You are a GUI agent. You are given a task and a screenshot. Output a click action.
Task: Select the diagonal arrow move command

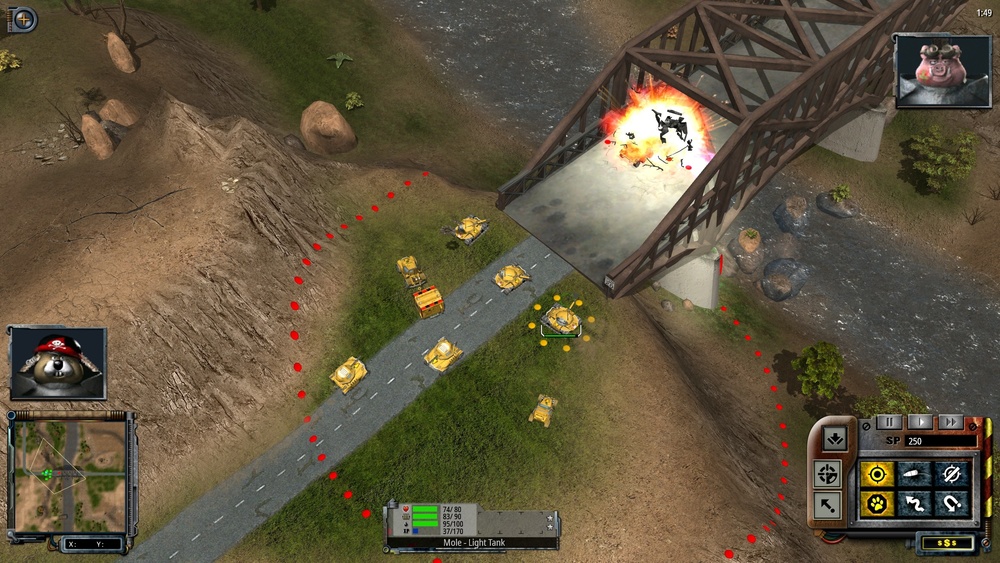pos(828,505)
